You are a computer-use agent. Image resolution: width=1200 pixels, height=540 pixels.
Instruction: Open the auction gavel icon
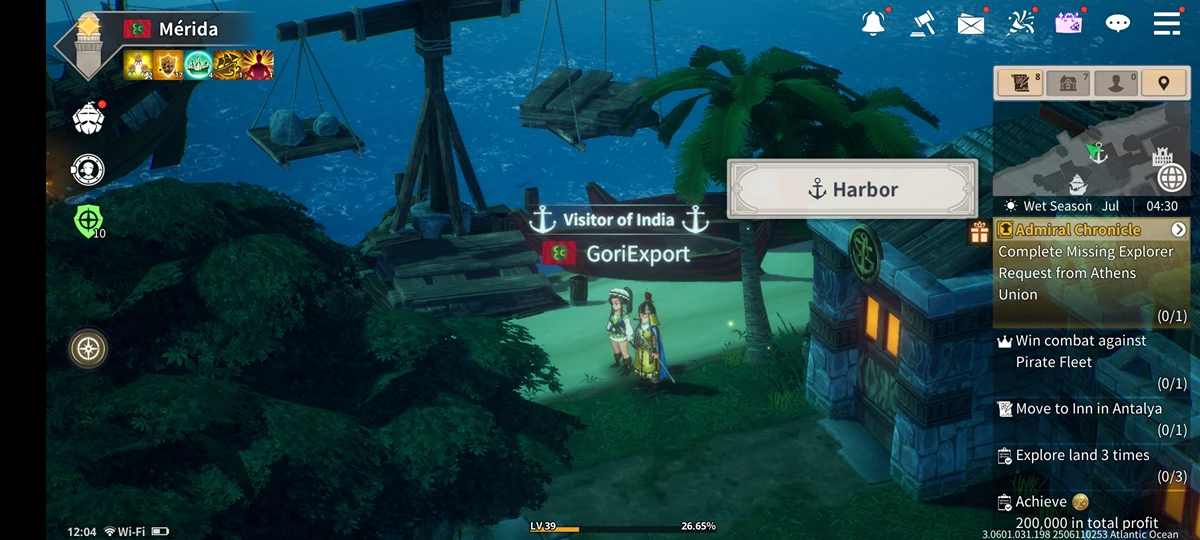tap(922, 23)
